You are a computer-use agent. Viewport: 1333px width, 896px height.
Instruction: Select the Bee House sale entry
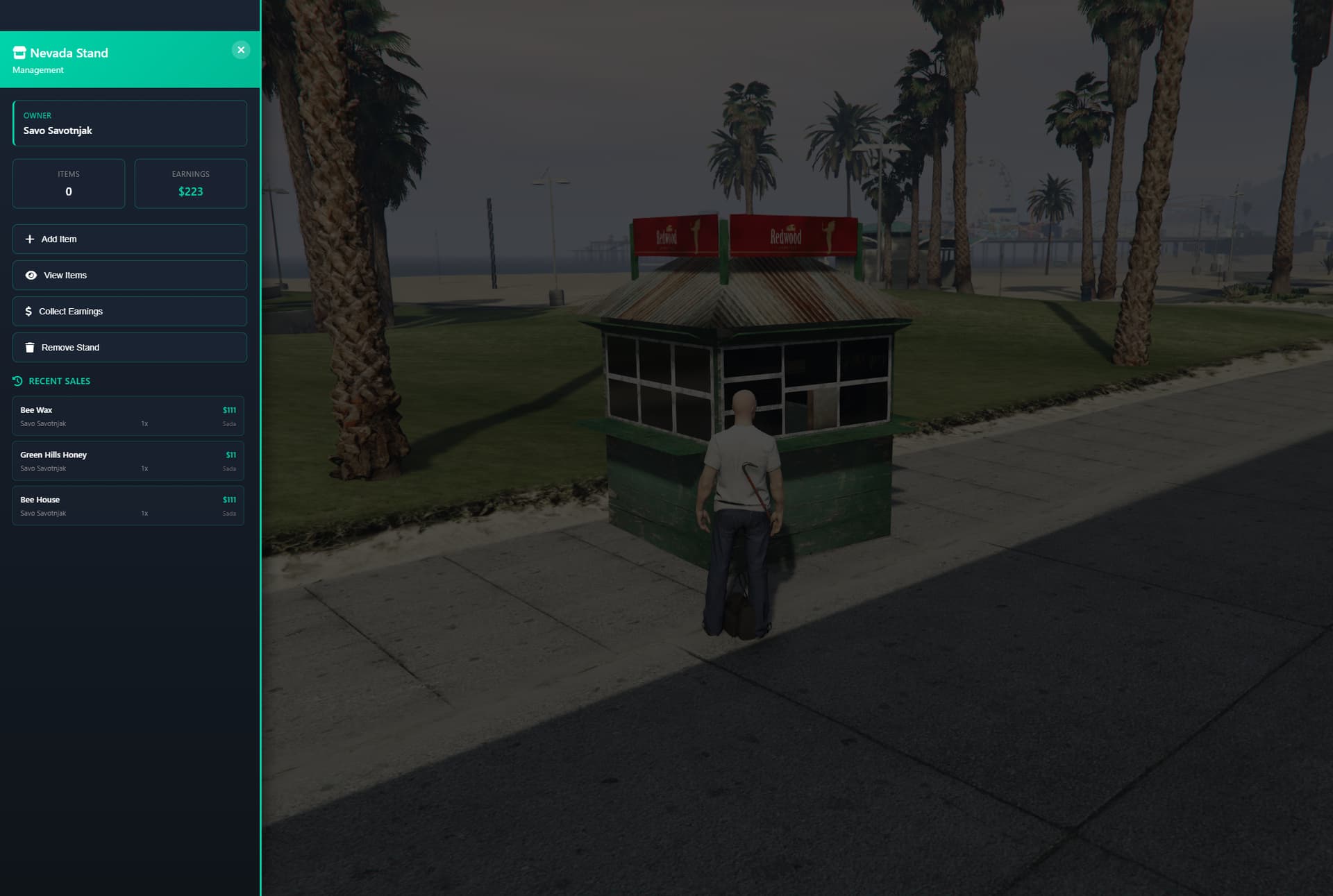pyautogui.click(x=128, y=505)
